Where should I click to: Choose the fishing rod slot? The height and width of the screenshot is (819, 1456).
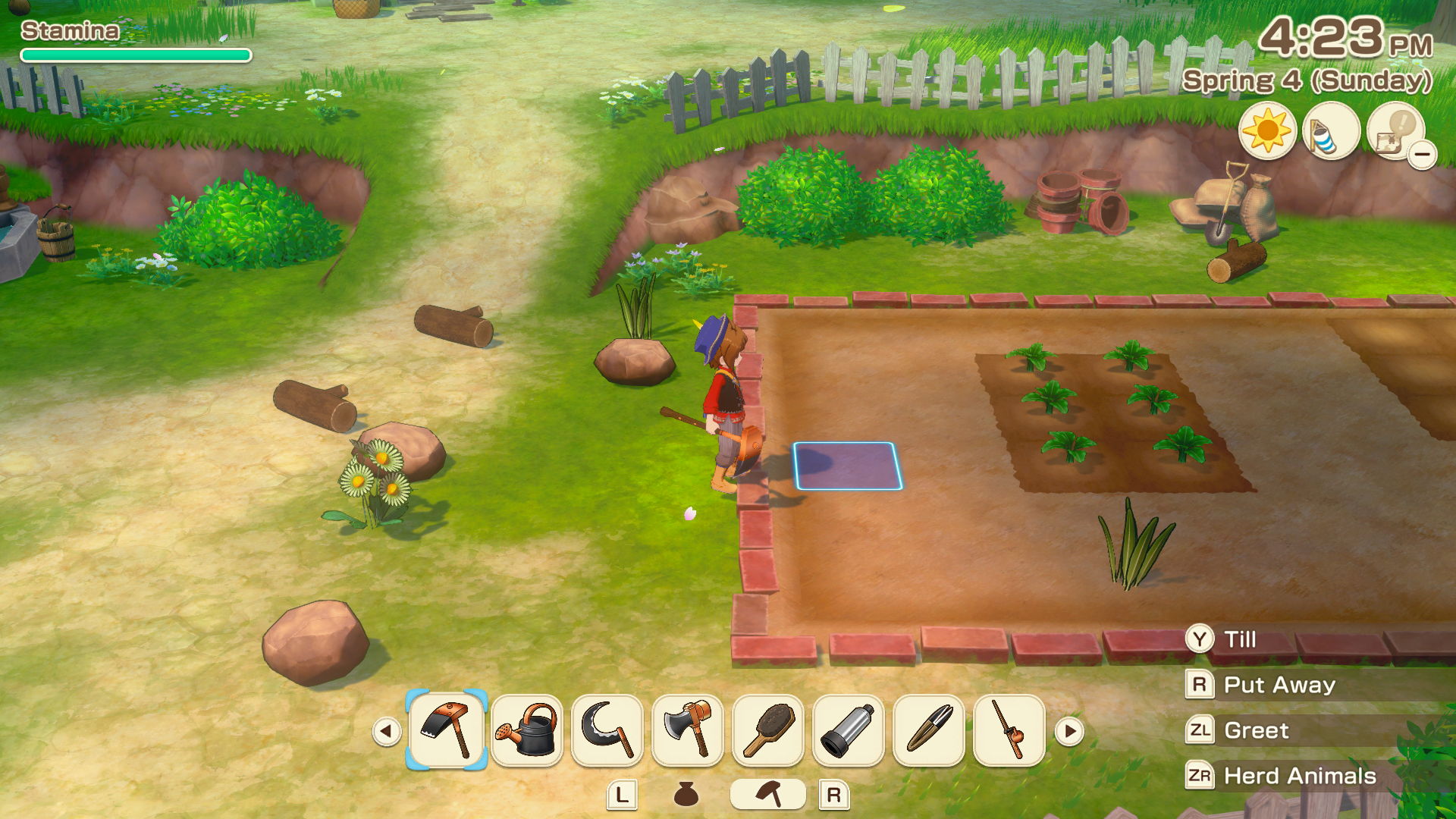coord(1009,730)
